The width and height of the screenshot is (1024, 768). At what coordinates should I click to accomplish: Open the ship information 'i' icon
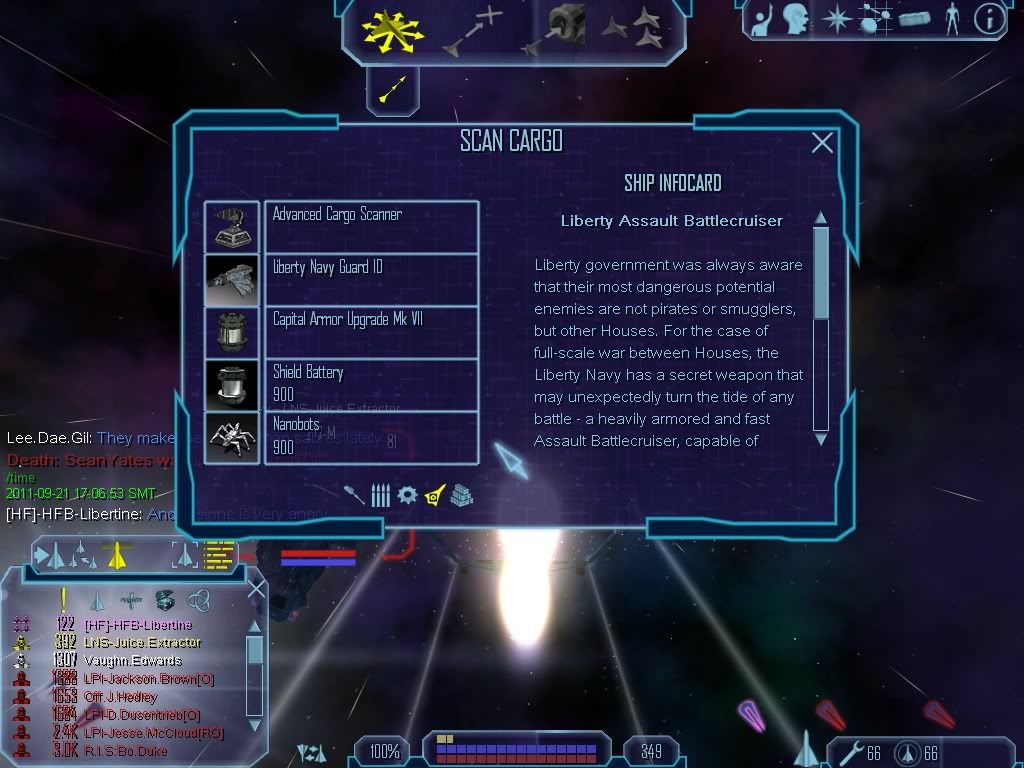[989, 19]
